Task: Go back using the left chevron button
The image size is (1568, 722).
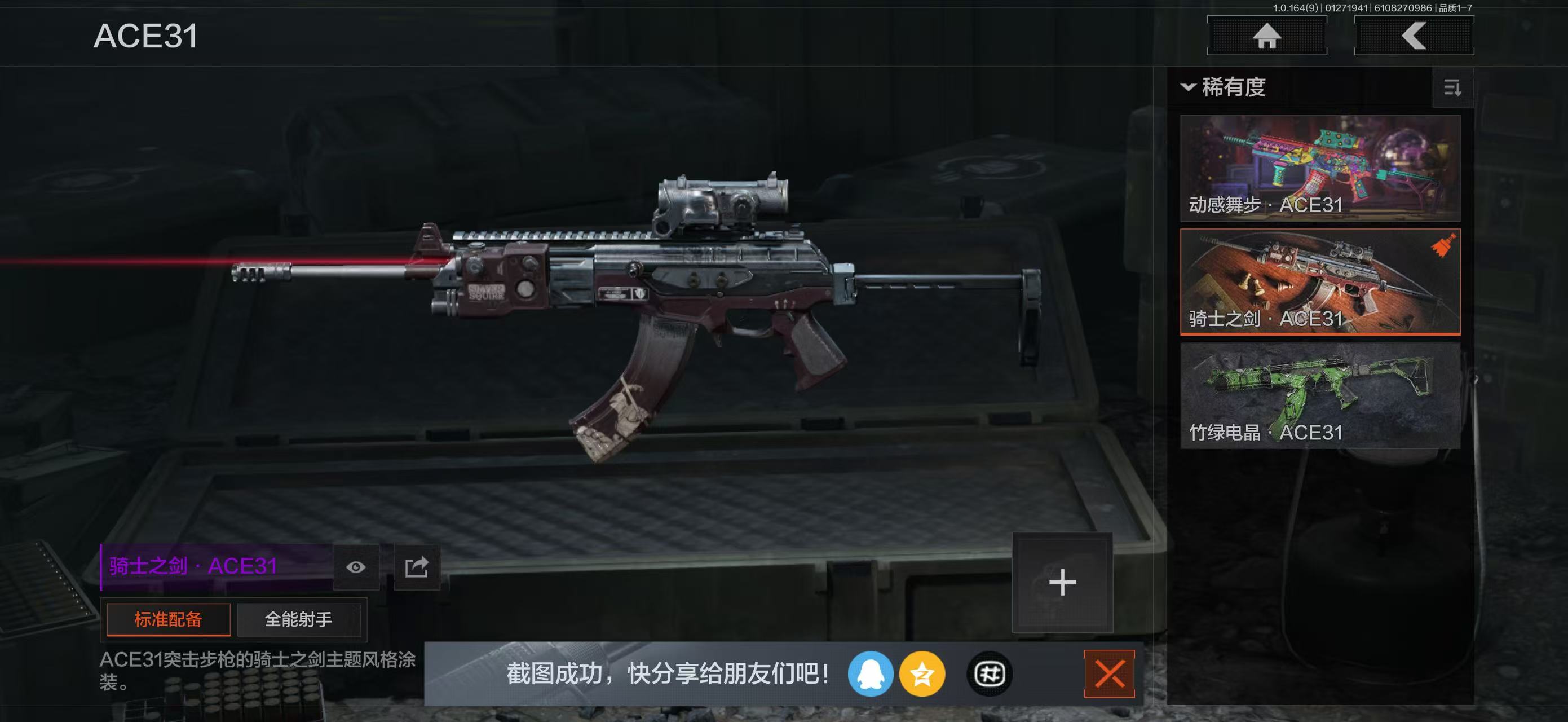Action: [x=1414, y=37]
